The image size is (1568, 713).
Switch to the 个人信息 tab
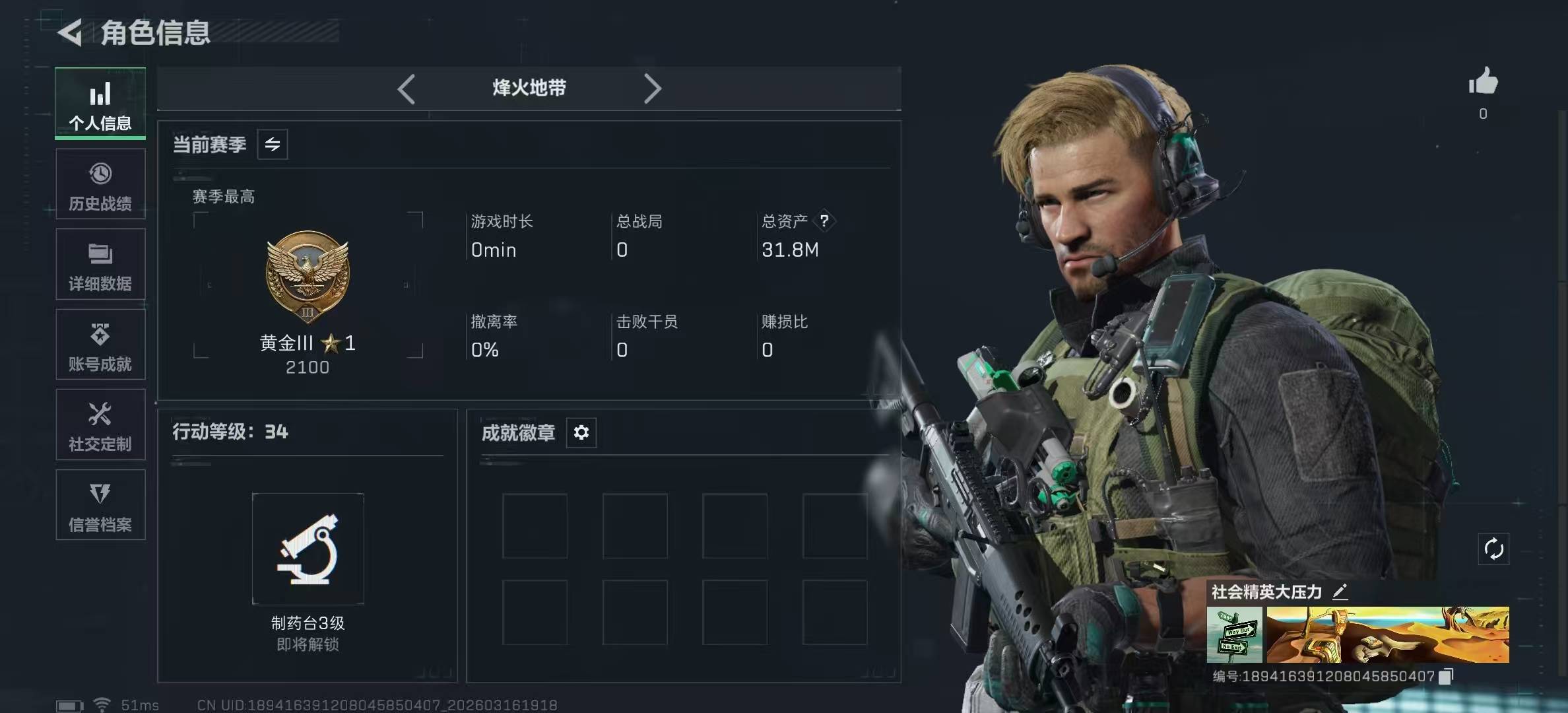(x=100, y=104)
